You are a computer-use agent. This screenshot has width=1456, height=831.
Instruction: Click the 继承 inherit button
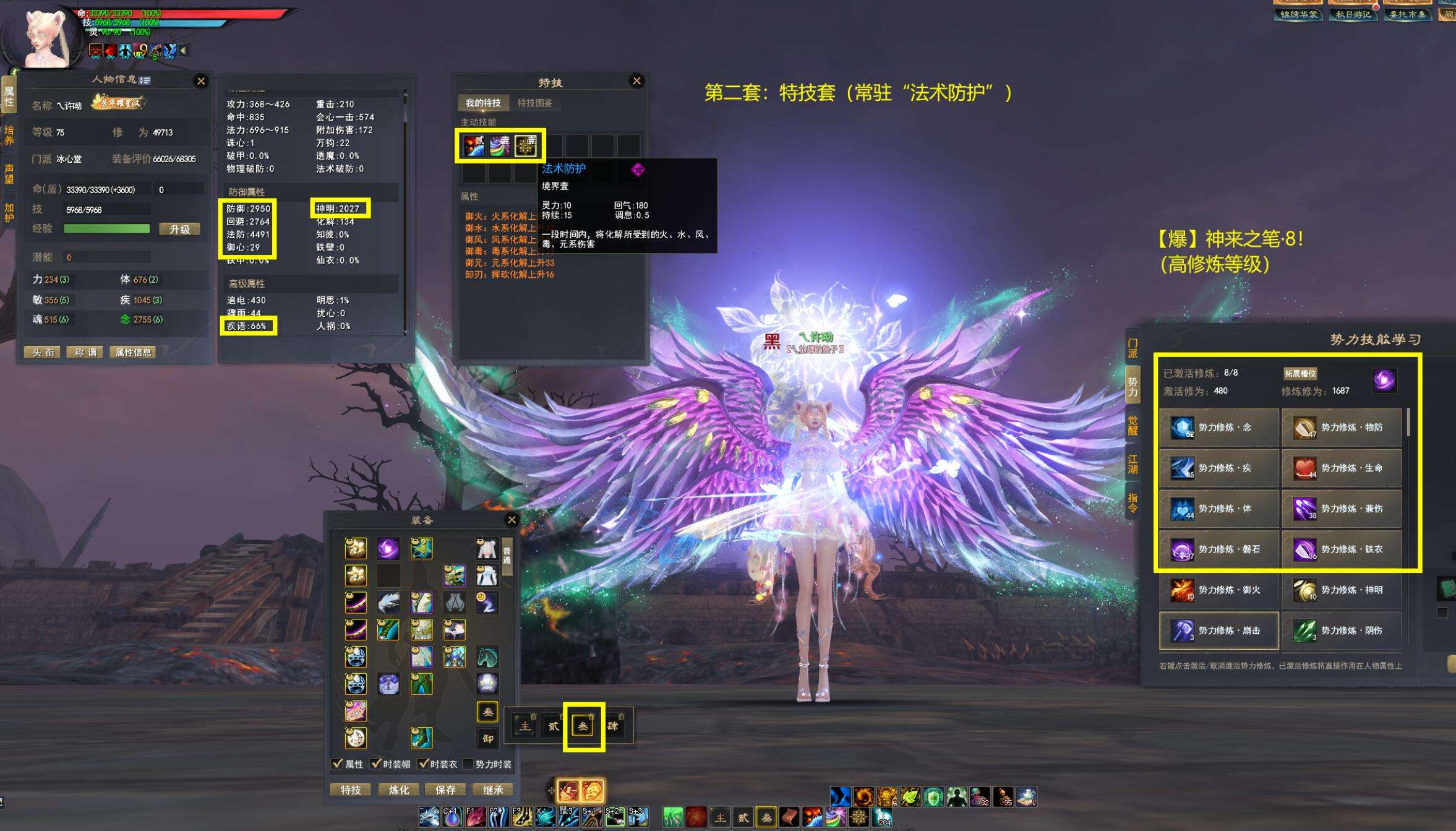point(493,790)
